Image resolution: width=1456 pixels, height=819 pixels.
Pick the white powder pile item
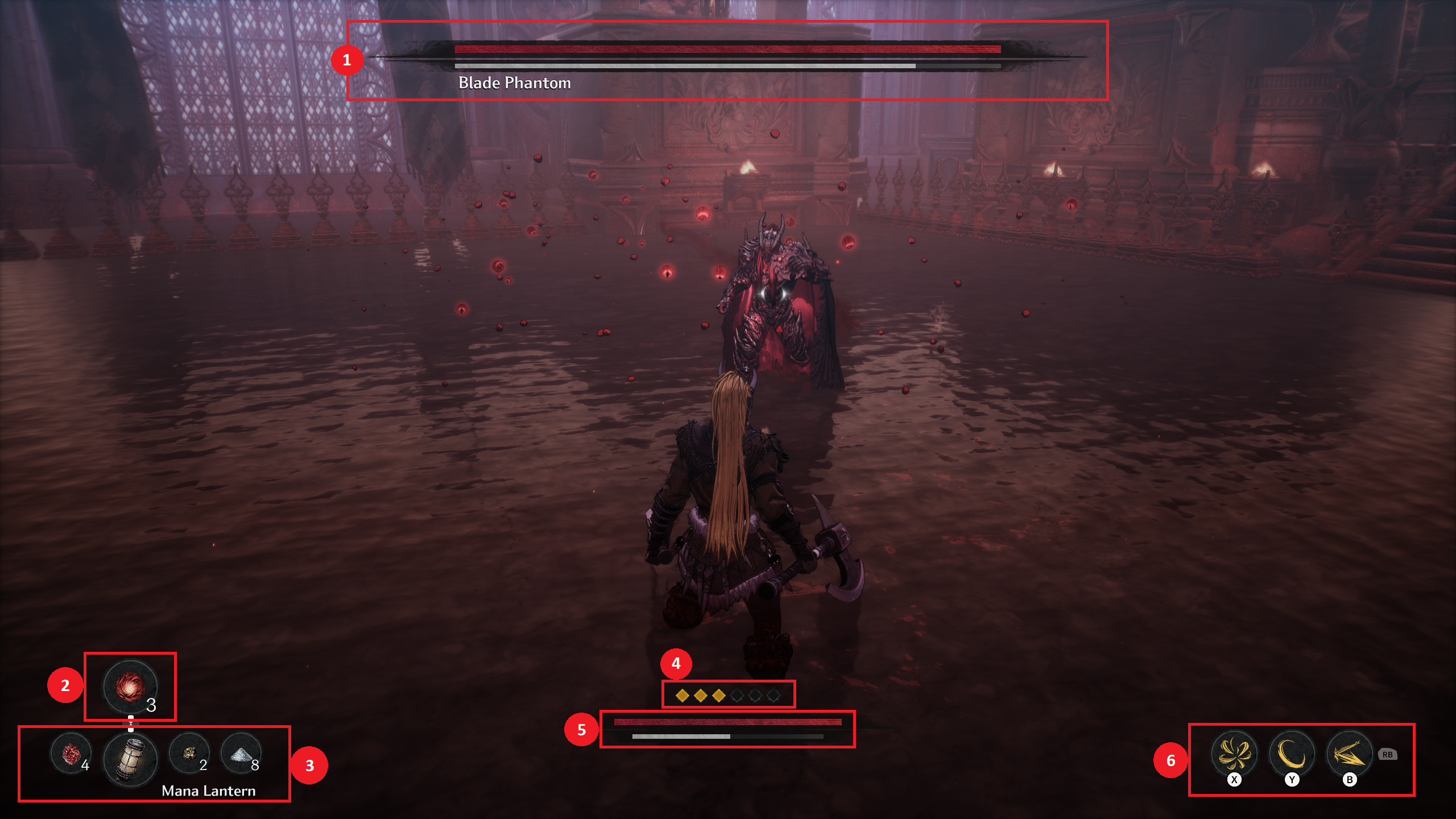pyautogui.click(x=241, y=754)
